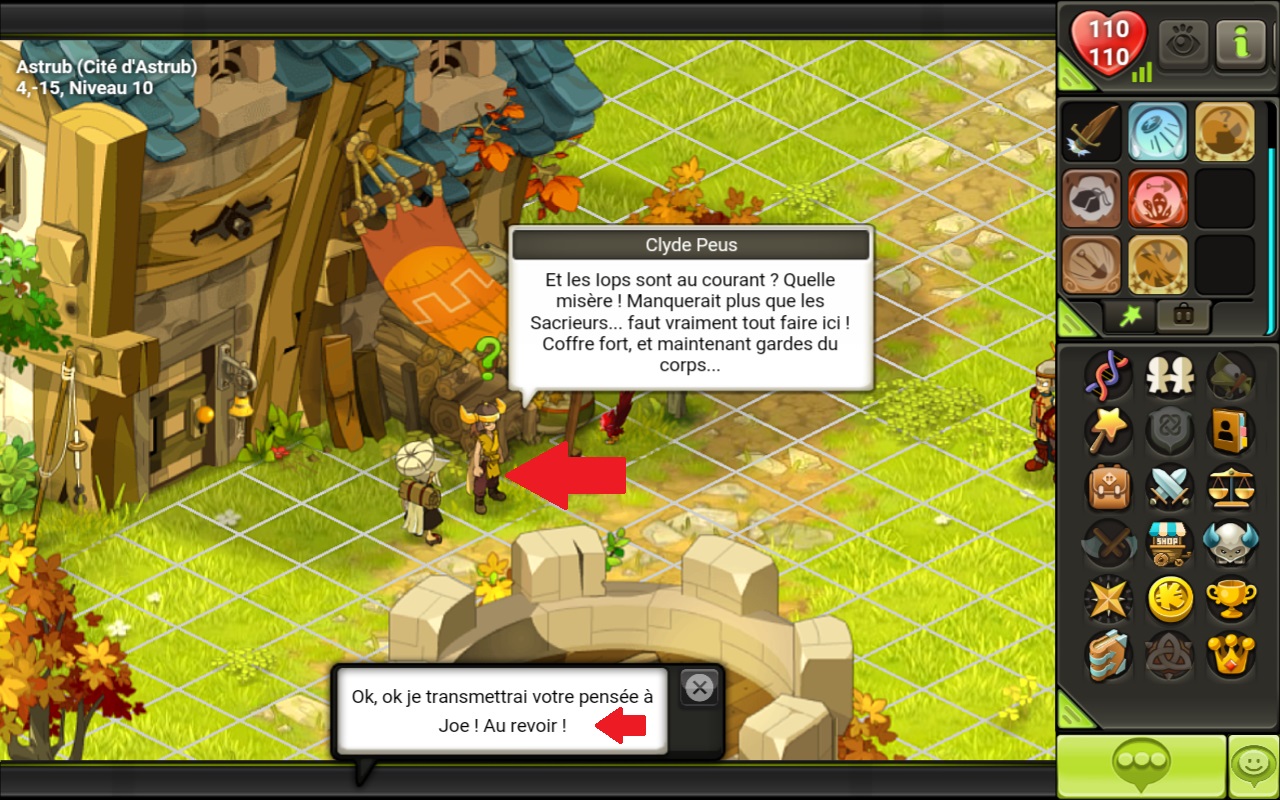The width and height of the screenshot is (1280, 800).
Task: Use the red ghost arrow spell
Action: 1157,198
